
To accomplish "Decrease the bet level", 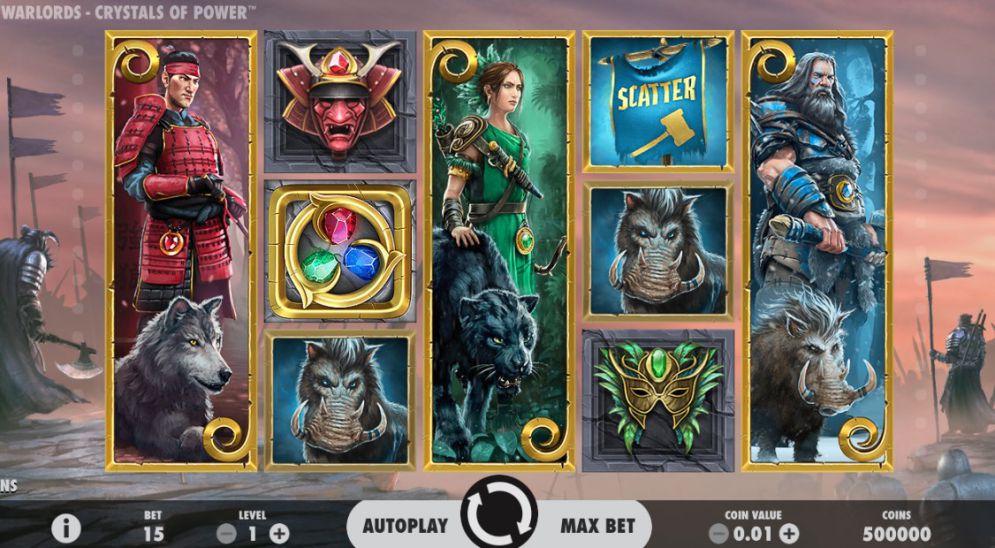I will pyautogui.click(x=225, y=534).
